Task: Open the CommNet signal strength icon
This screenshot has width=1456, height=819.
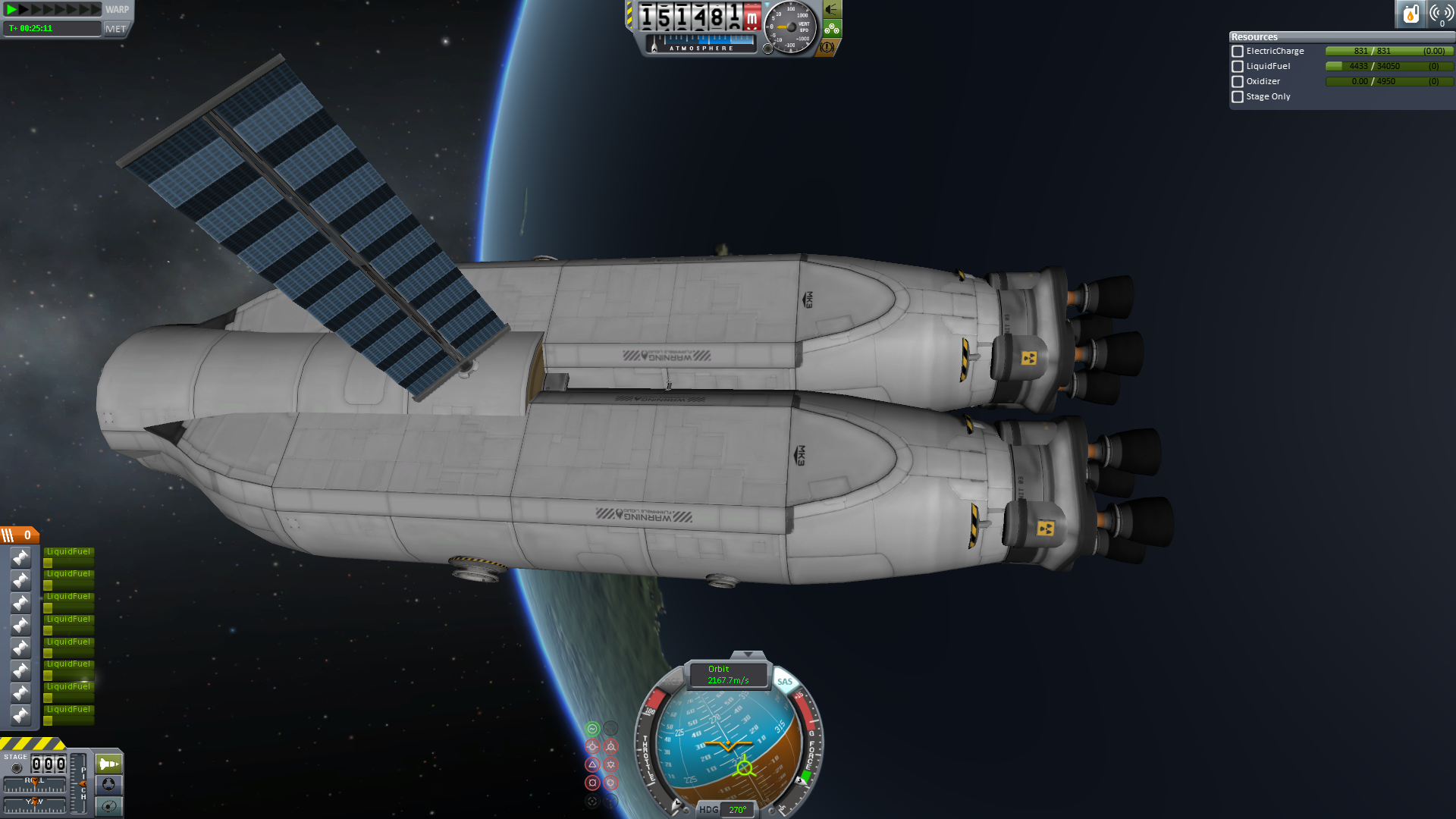Action: tap(1441, 14)
